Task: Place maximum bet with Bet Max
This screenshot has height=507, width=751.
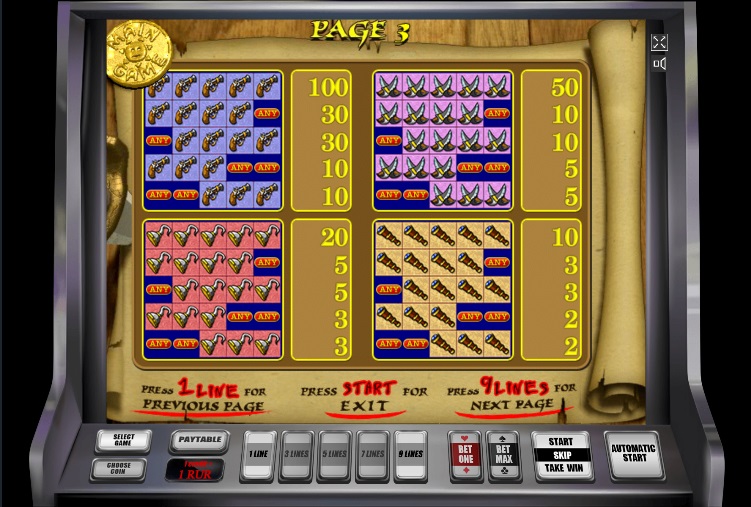Action: 502,454
